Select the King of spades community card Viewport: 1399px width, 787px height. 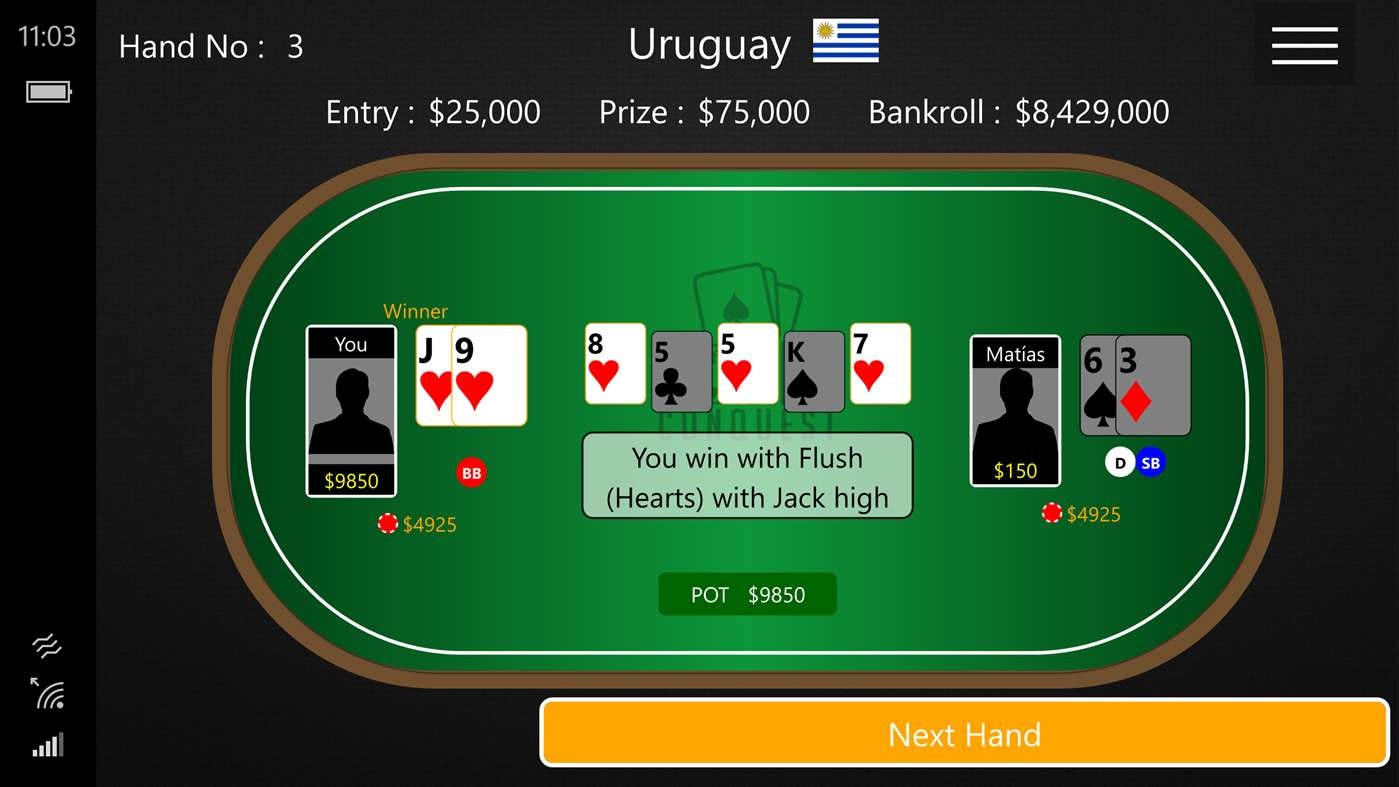(x=813, y=368)
